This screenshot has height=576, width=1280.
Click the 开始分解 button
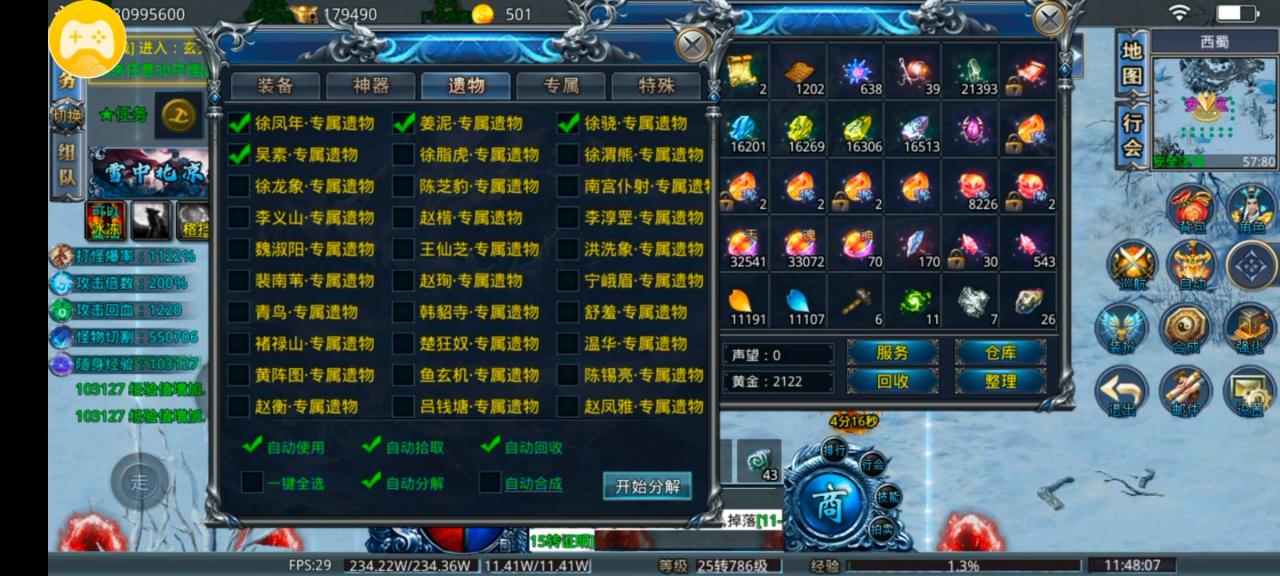[647, 486]
